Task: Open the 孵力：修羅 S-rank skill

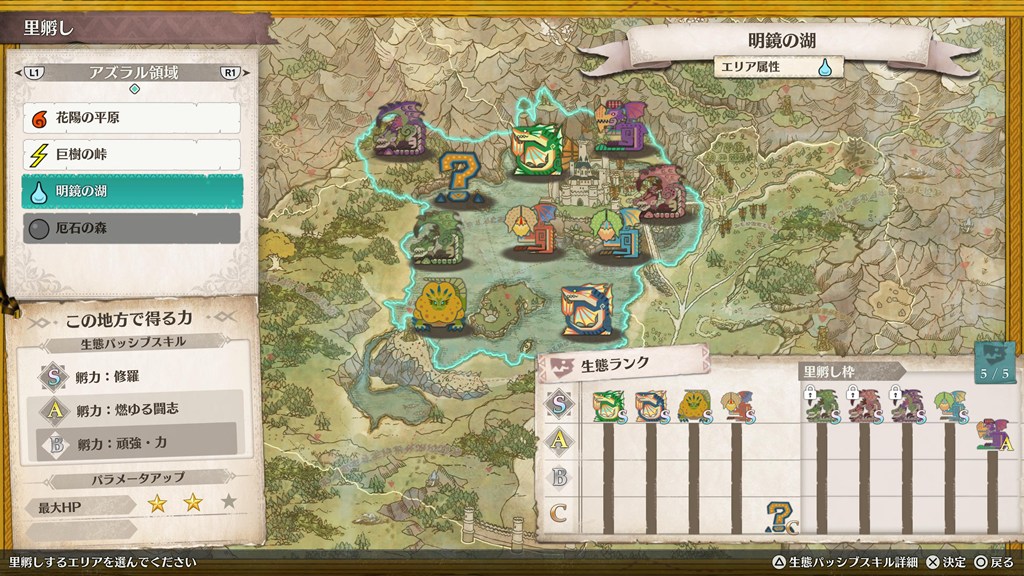Action: tap(139, 377)
